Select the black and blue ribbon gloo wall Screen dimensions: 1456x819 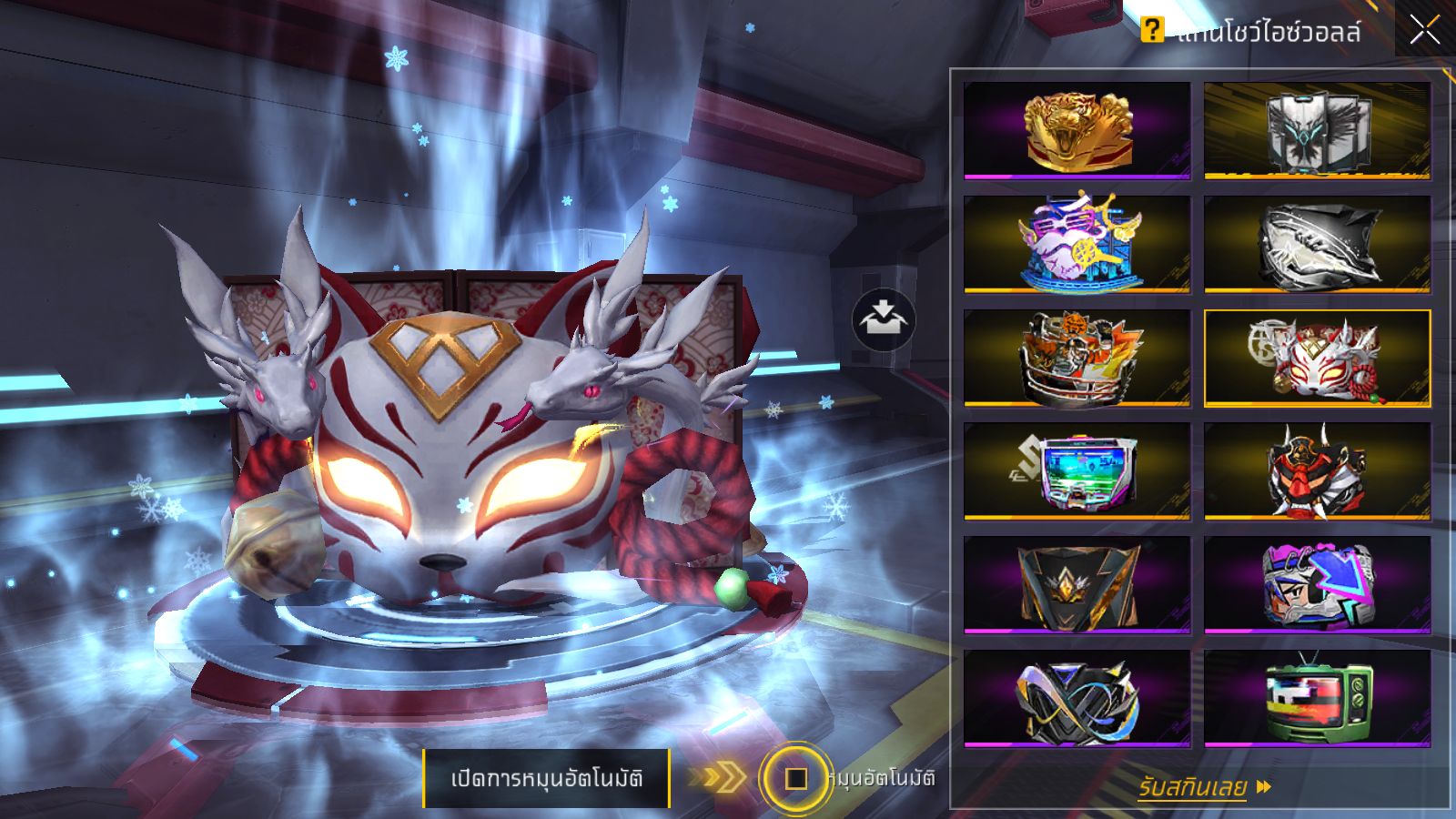[x=1077, y=699]
